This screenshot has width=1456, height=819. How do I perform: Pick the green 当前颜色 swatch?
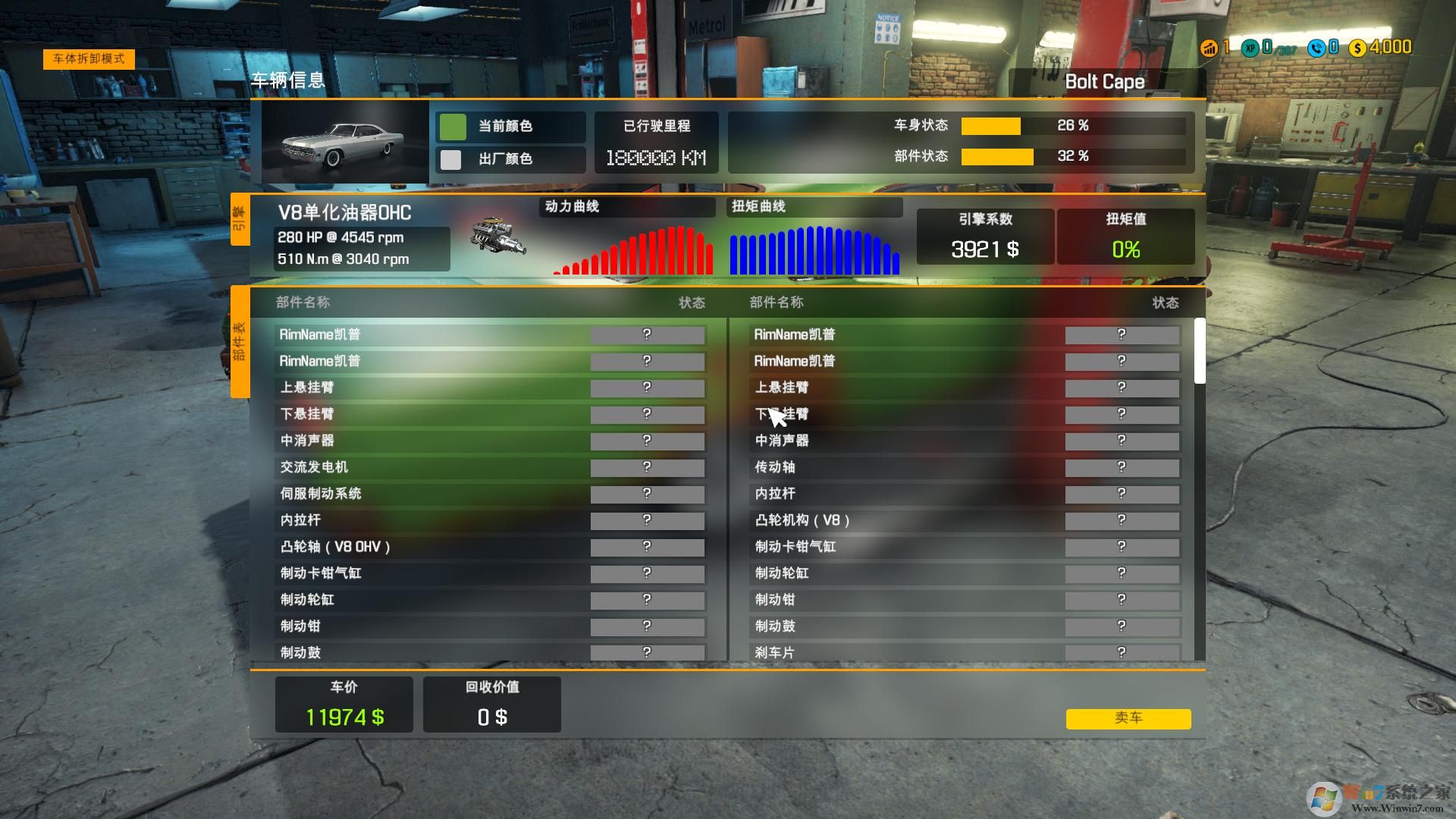pos(453,127)
